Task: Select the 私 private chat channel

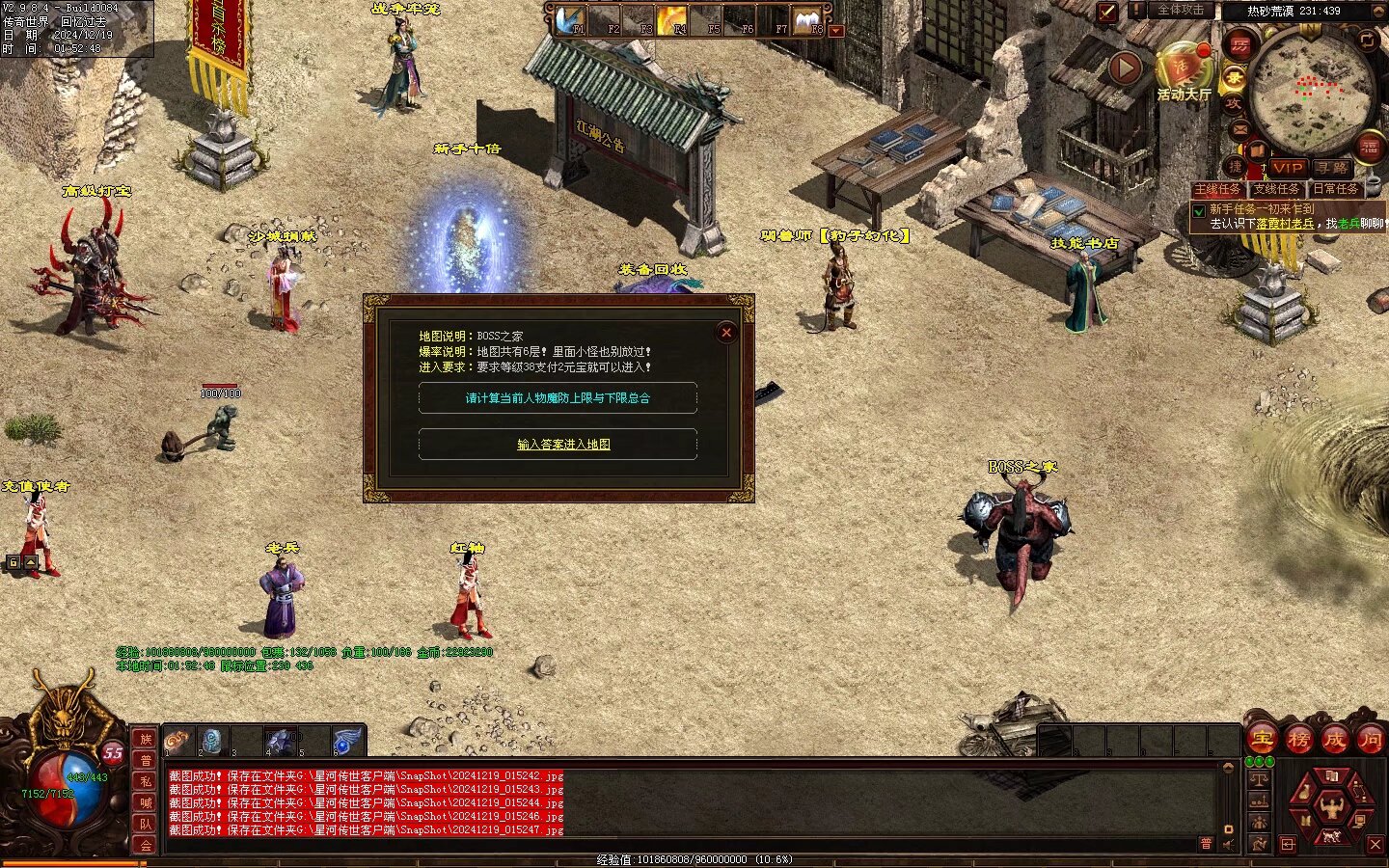Action: coord(146,781)
